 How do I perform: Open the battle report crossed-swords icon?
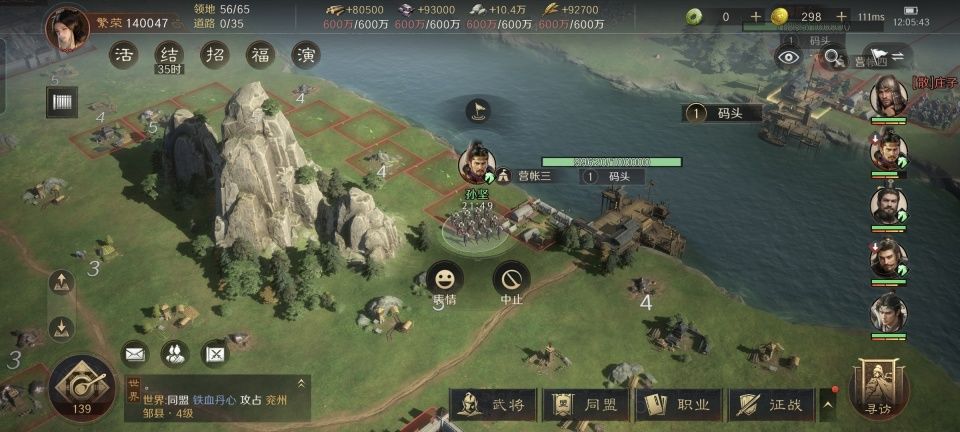tap(215, 352)
